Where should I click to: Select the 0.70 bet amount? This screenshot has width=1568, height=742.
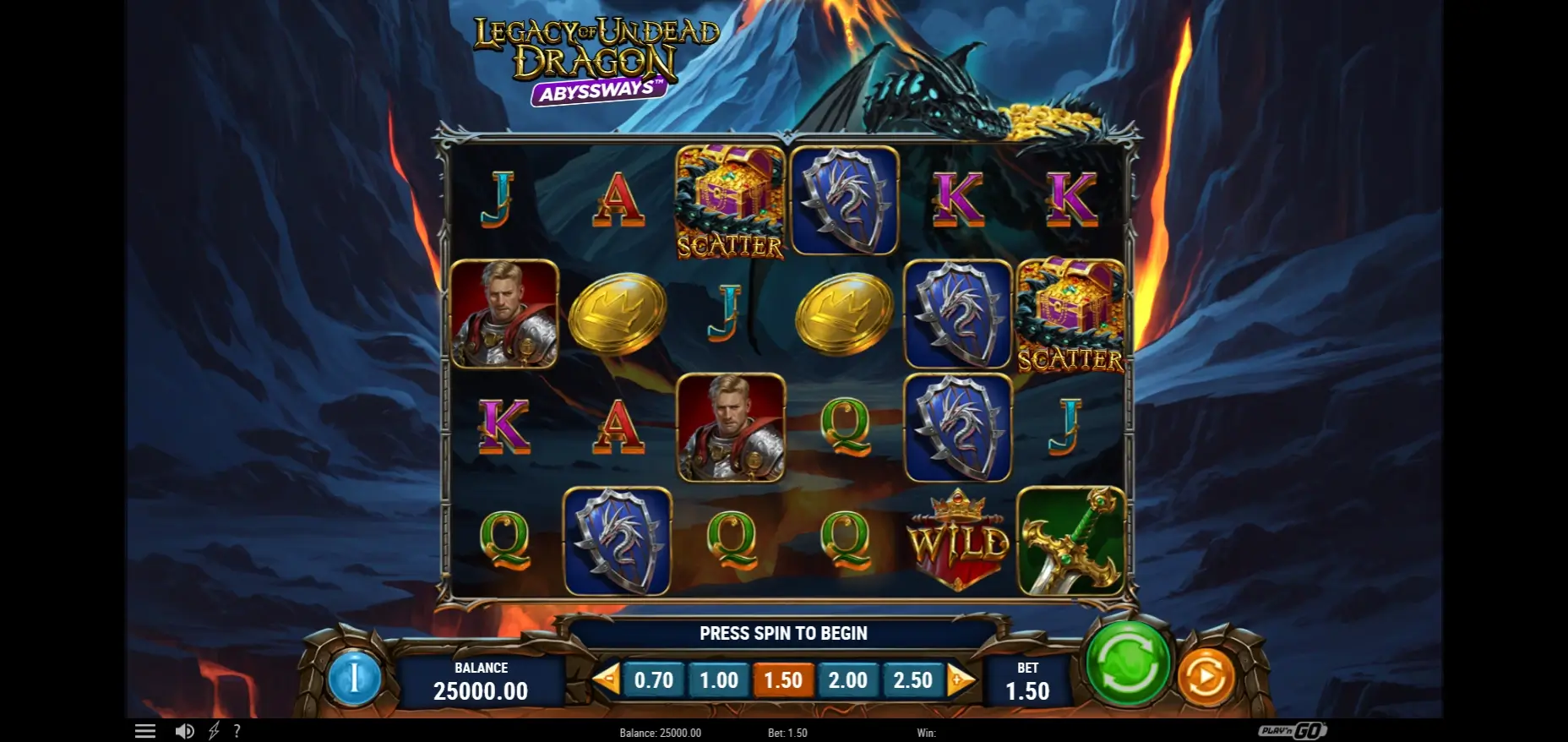(655, 679)
